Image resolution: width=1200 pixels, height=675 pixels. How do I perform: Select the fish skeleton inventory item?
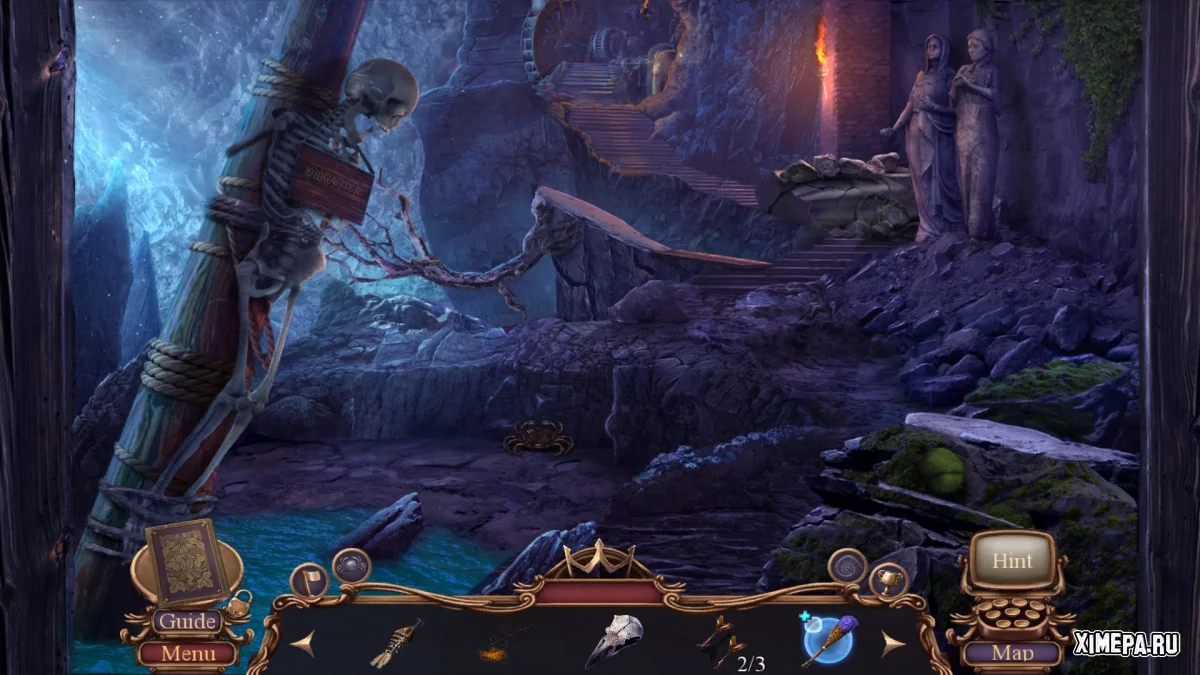397,643
